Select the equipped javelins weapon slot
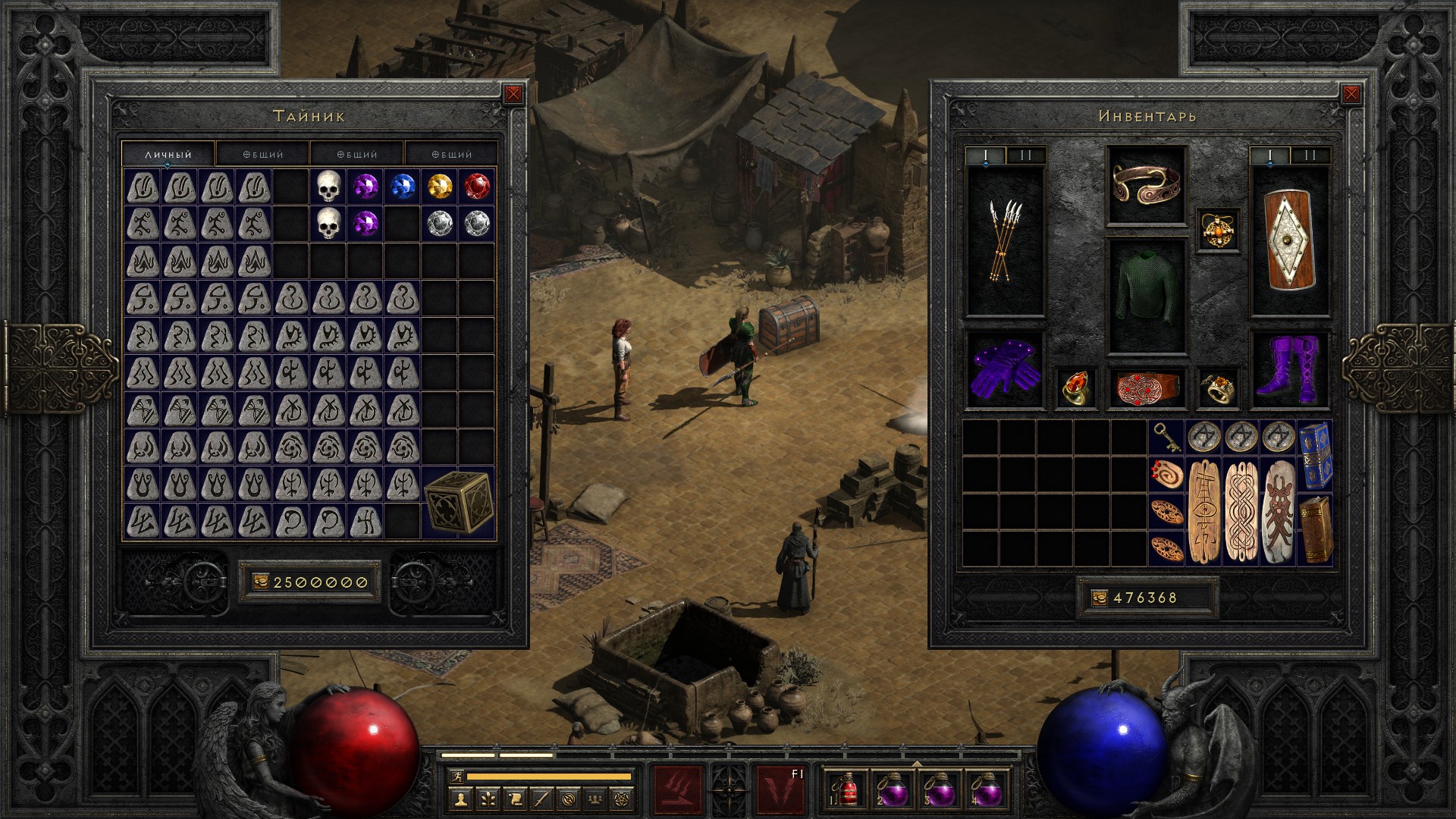 pos(1005,241)
